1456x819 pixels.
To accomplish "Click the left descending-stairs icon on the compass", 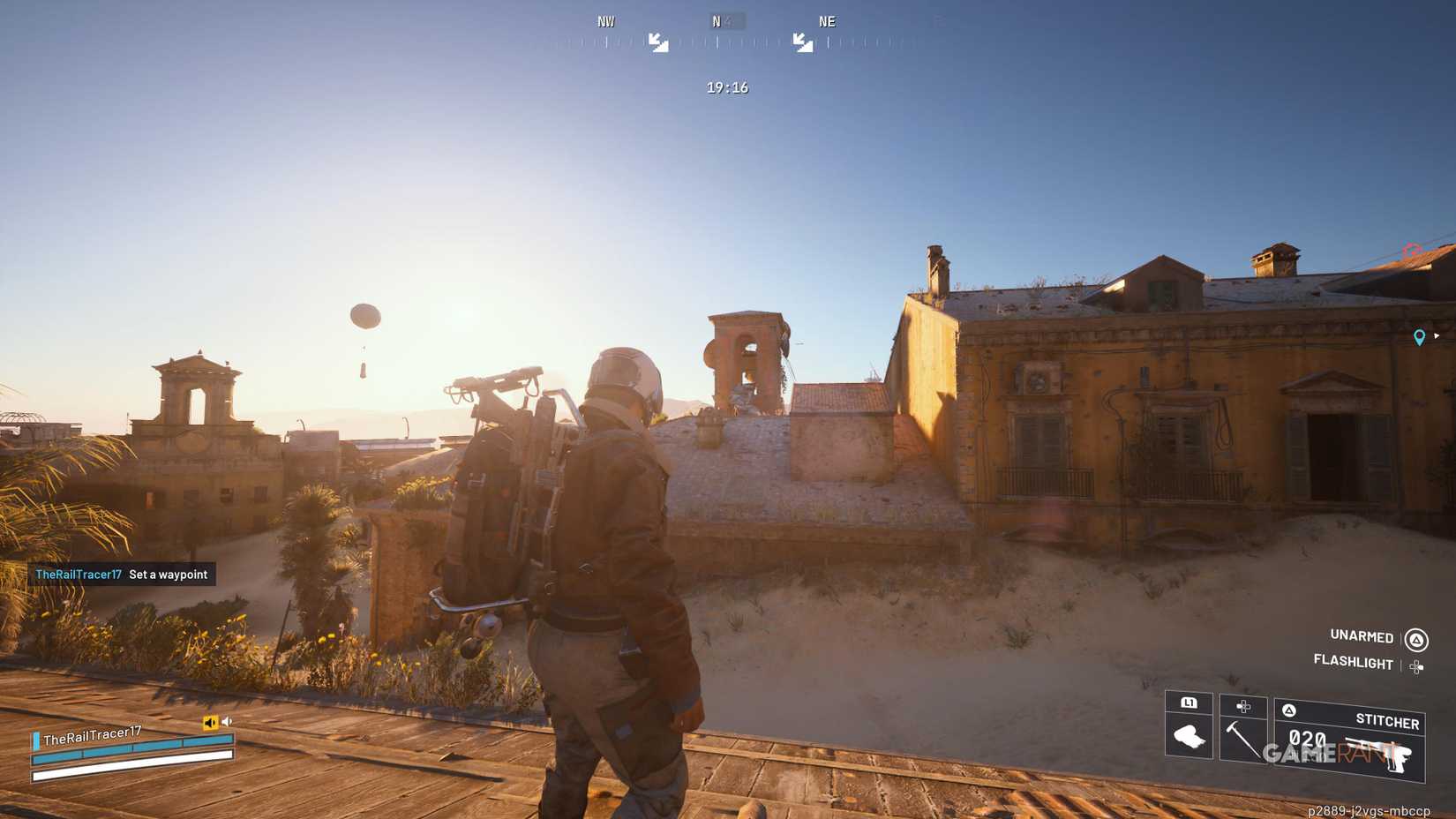I will click(660, 42).
